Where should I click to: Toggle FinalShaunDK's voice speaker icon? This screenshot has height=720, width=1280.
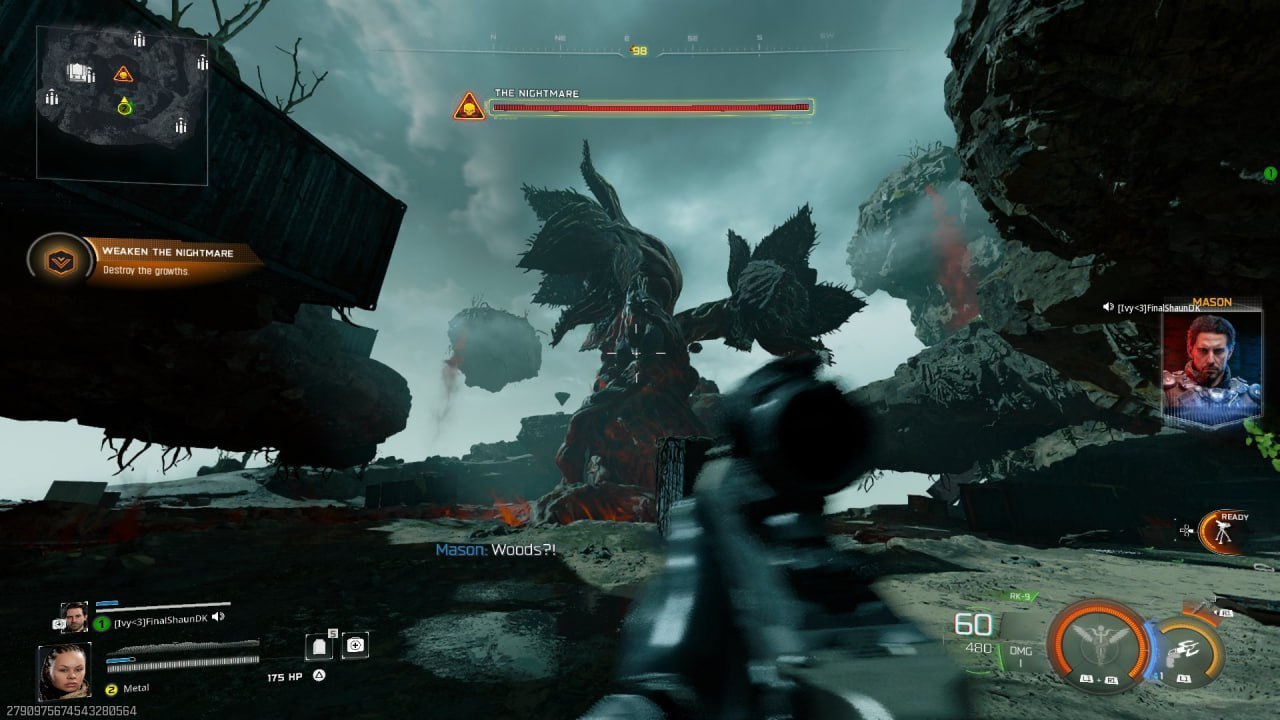coord(218,617)
